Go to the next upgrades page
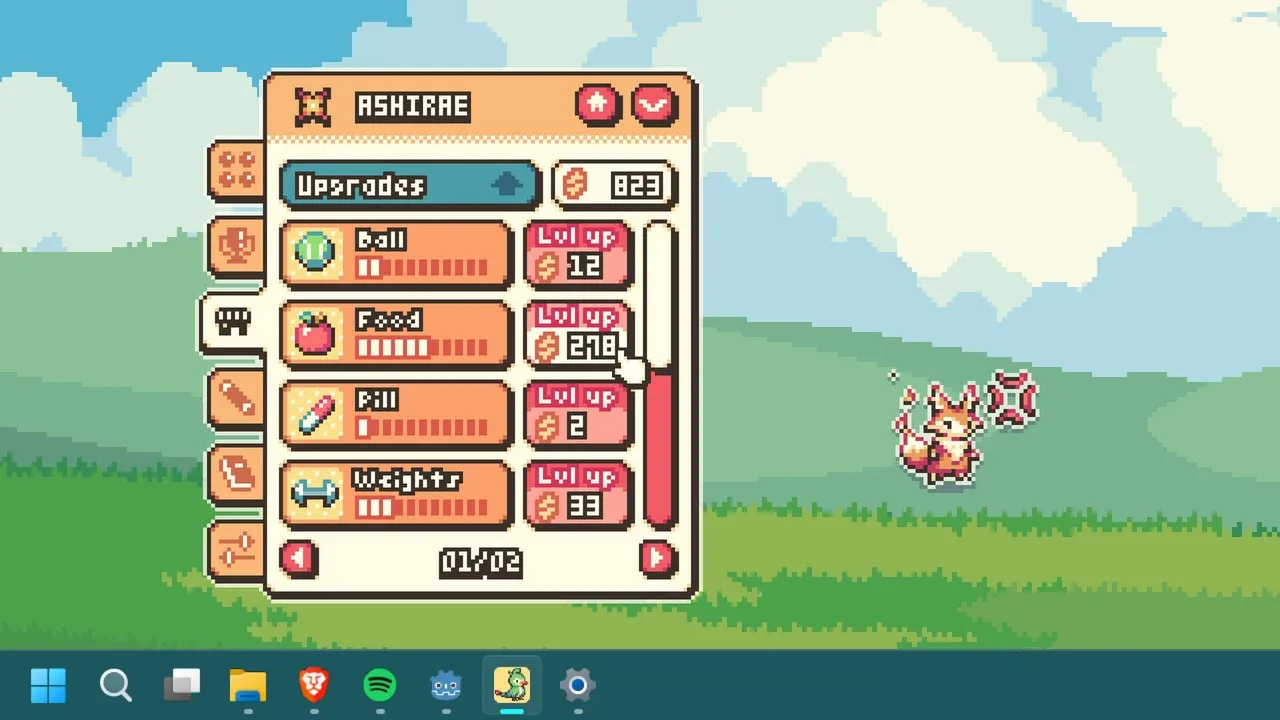Image resolution: width=1280 pixels, height=720 pixels. 657,558
